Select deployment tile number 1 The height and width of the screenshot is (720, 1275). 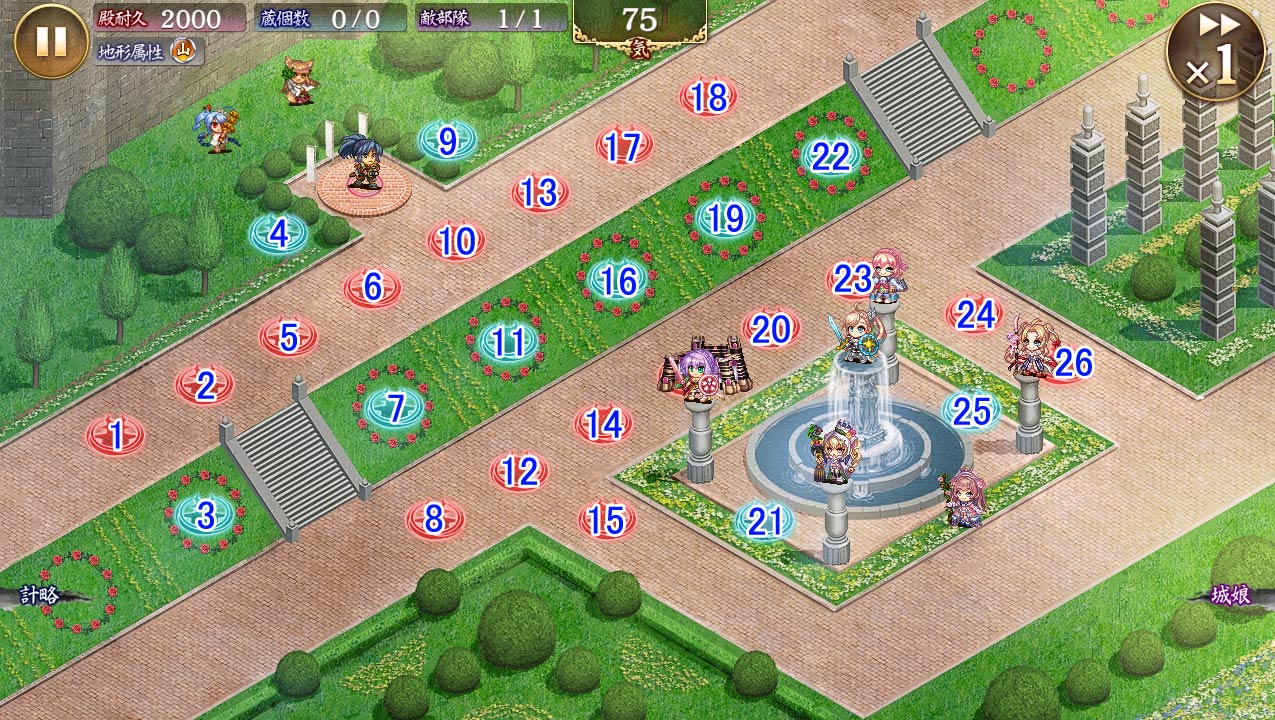pos(115,436)
